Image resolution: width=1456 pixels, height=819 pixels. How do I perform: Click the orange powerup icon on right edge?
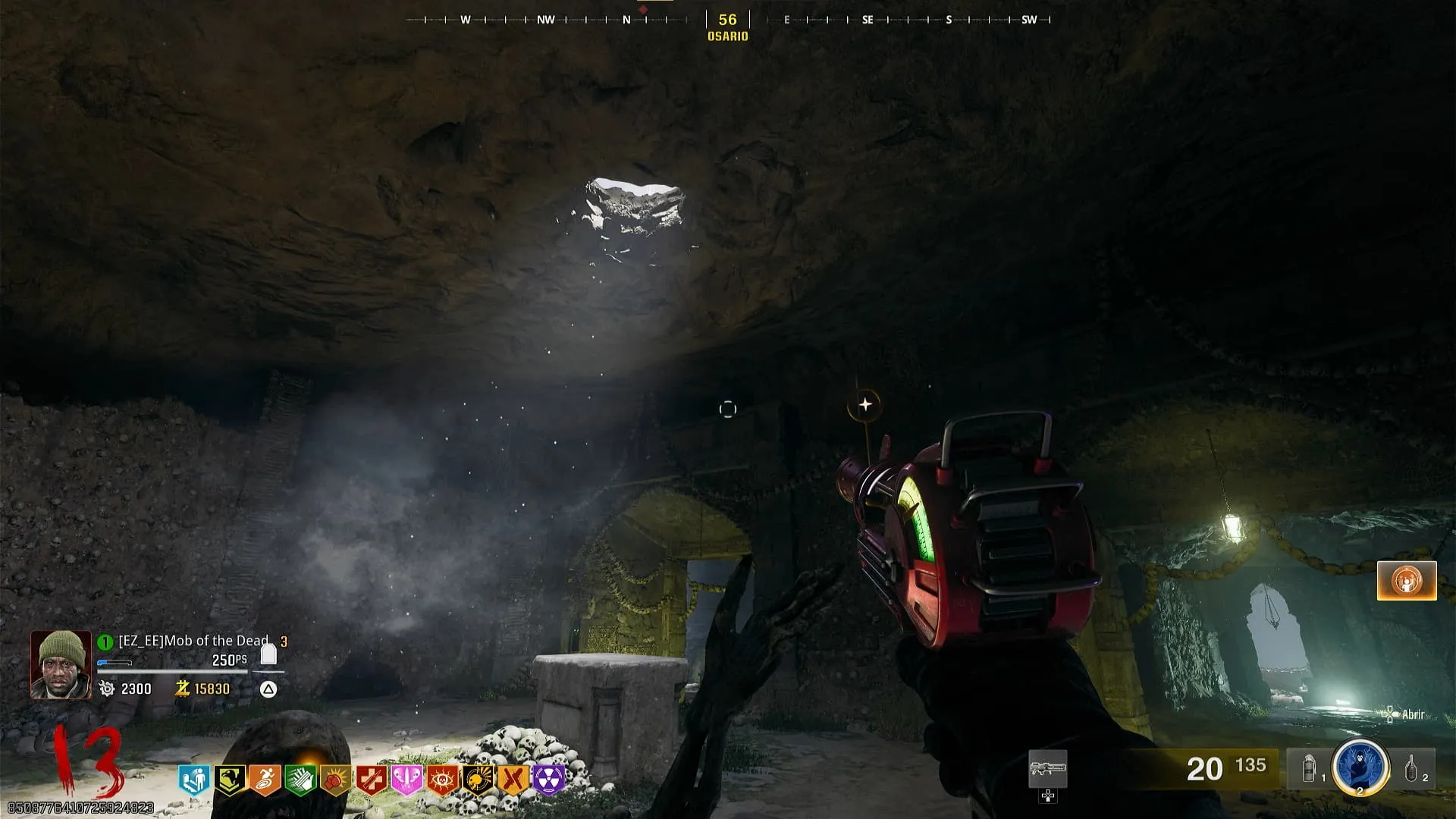click(x=1407, y=581)
